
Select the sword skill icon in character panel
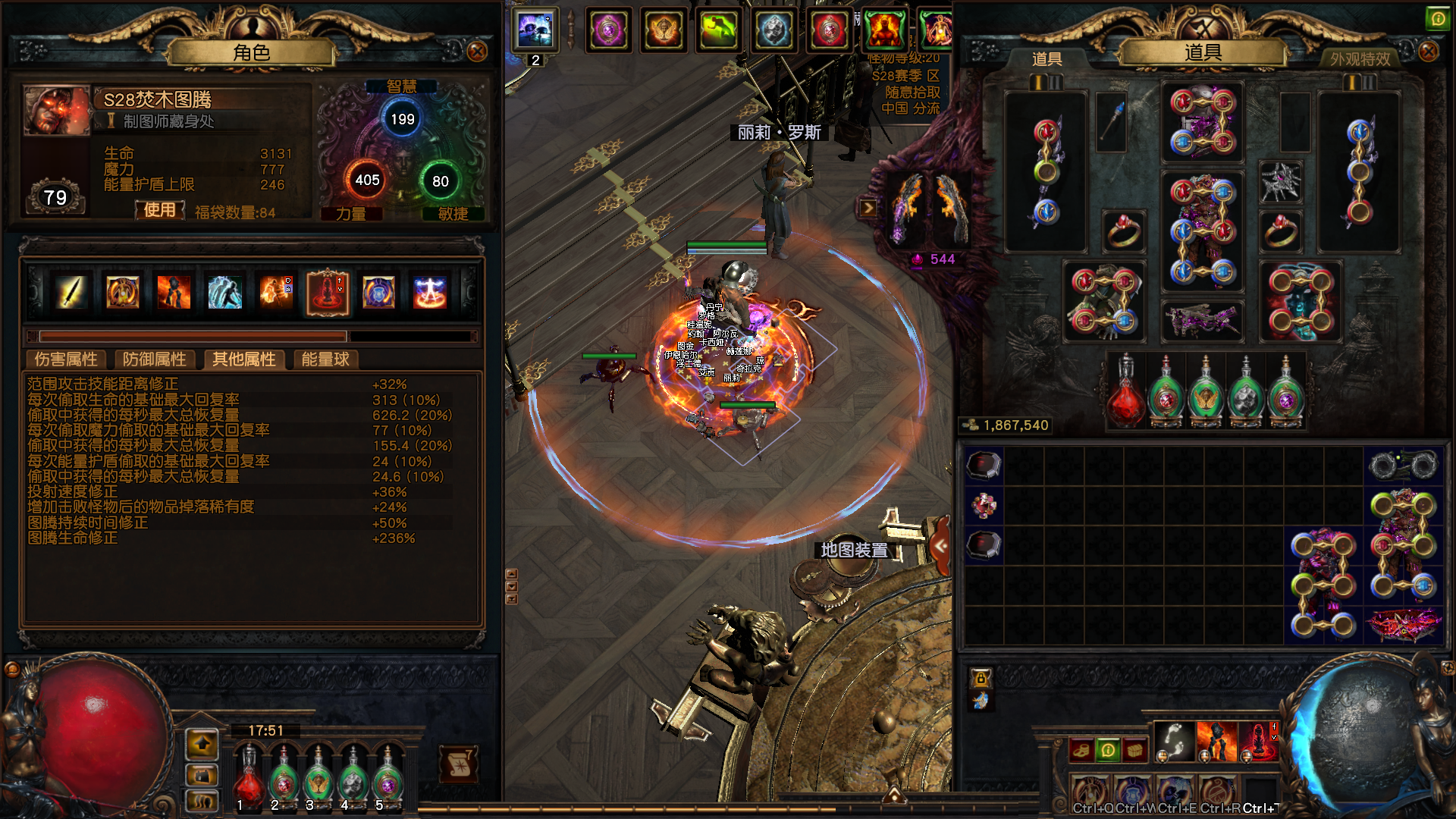click(71, 292)
